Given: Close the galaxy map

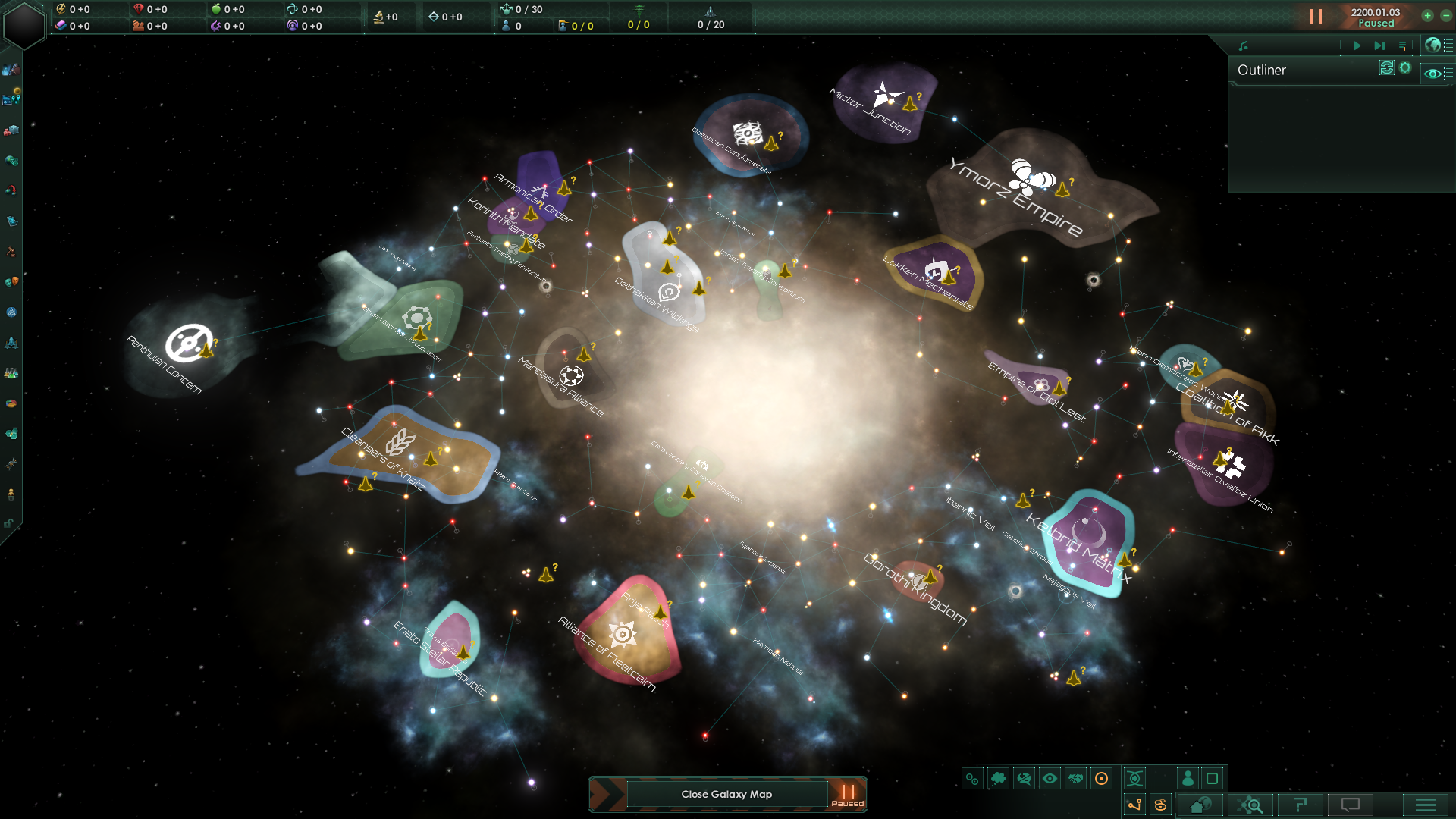Looking at the screenshot, I should click(726, 794).
